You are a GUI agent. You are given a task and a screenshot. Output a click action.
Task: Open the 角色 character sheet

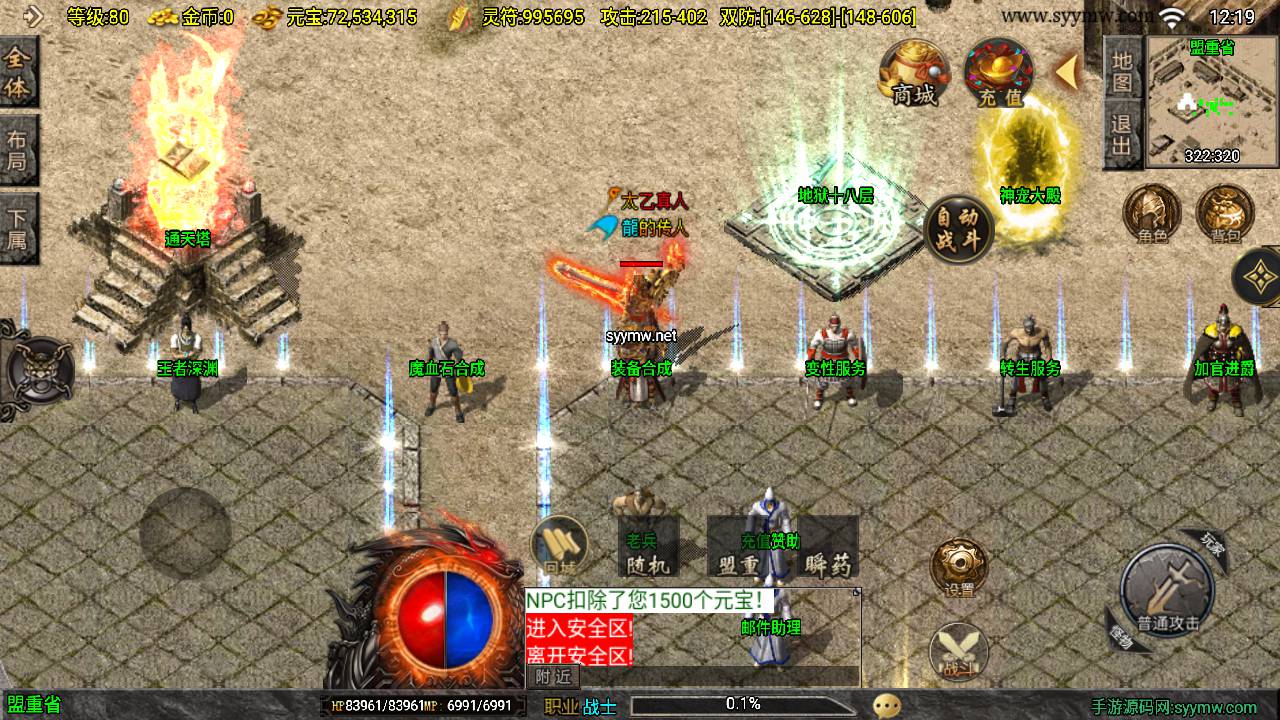click(x=1152, y=214)
